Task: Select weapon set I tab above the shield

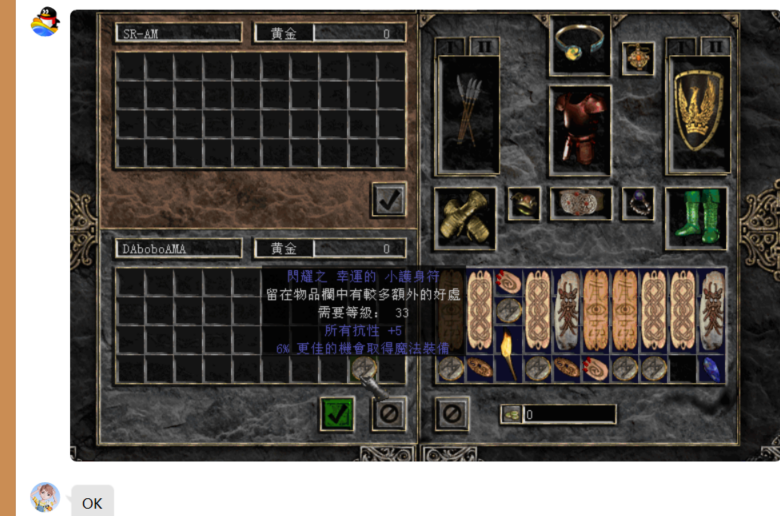Action: (683, 46)
